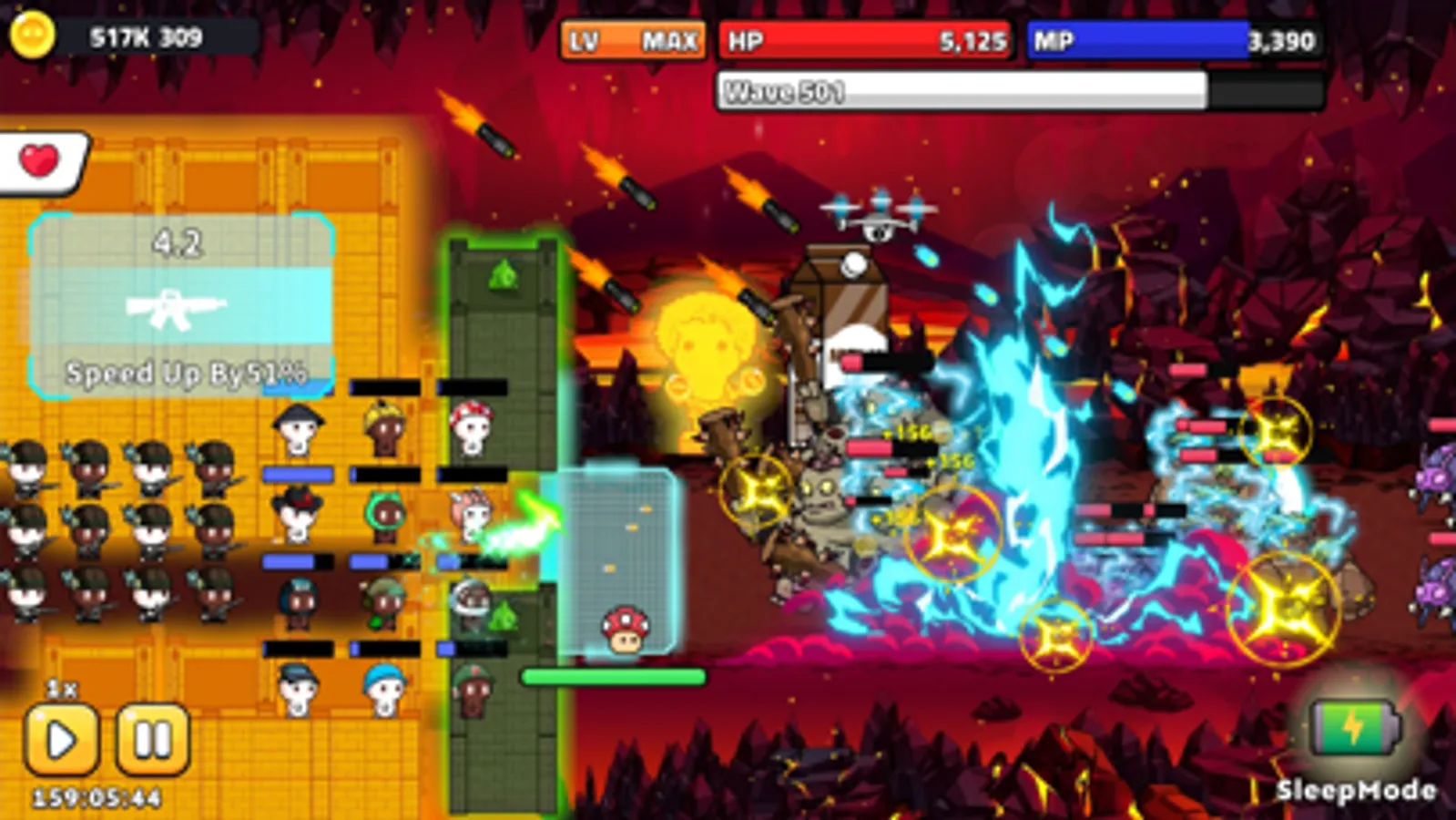The width and height of the screenshot is (1456, 820).
Task: Toggle the LV MAX level badge
Action: (635, 40)
